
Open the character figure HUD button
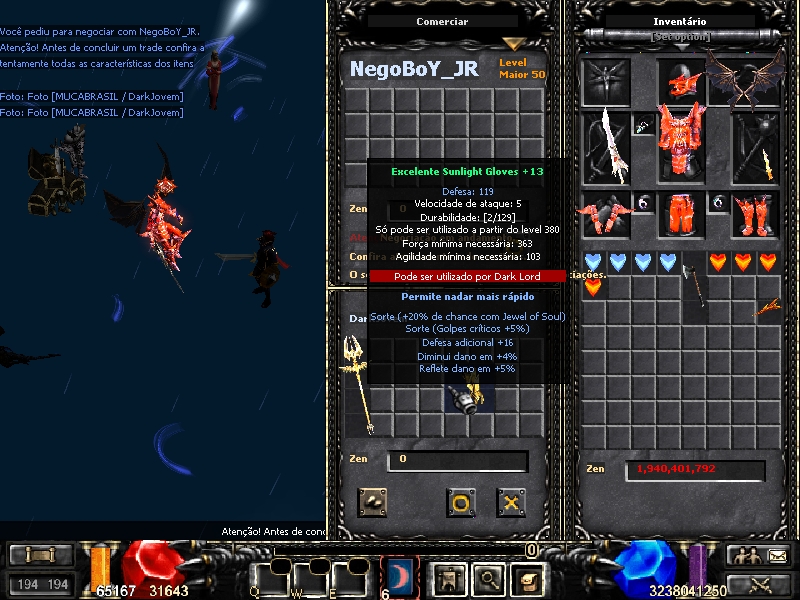tap(447, 577)
